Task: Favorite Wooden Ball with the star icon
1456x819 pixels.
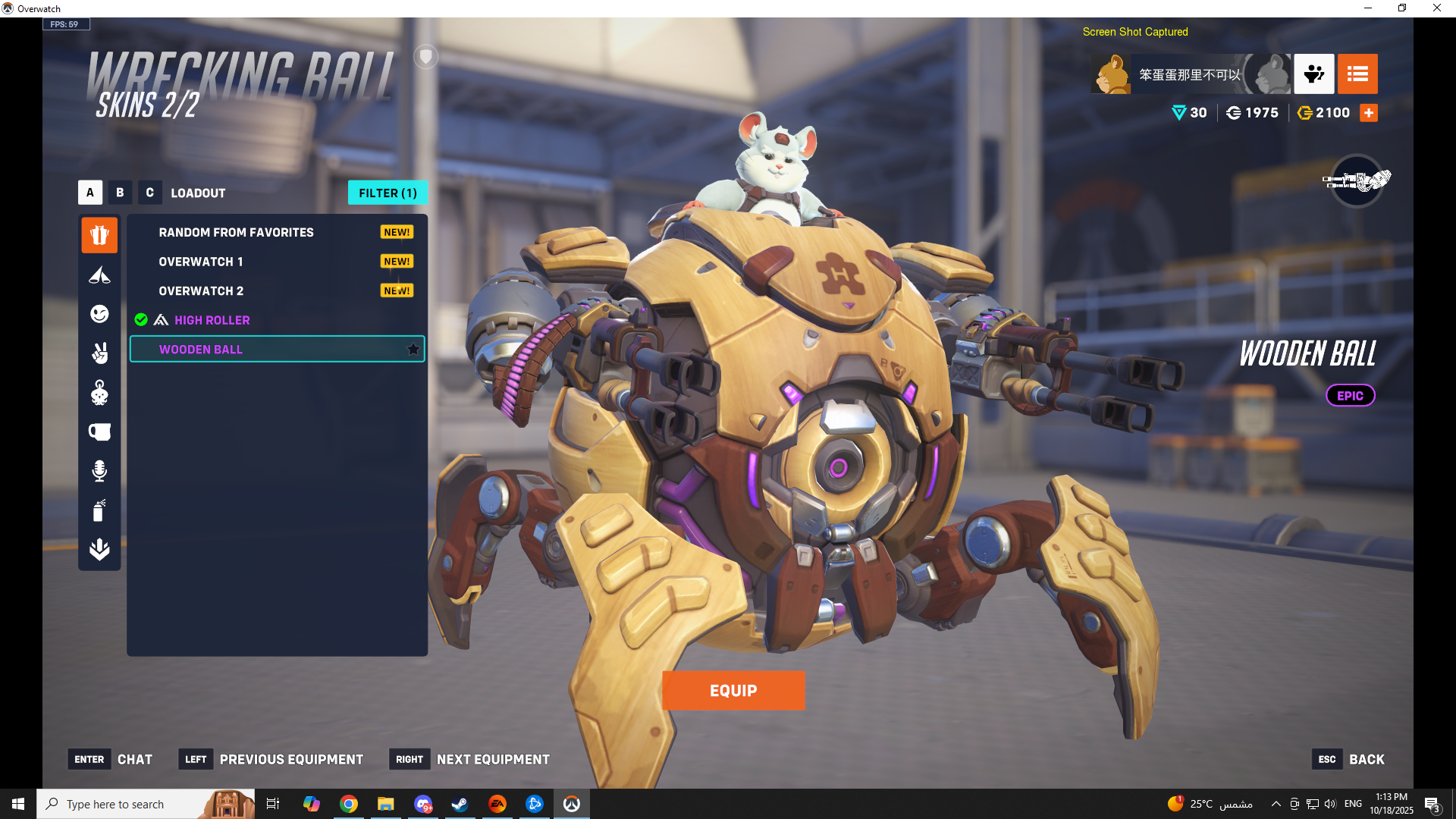Action: tap(413, 349)
